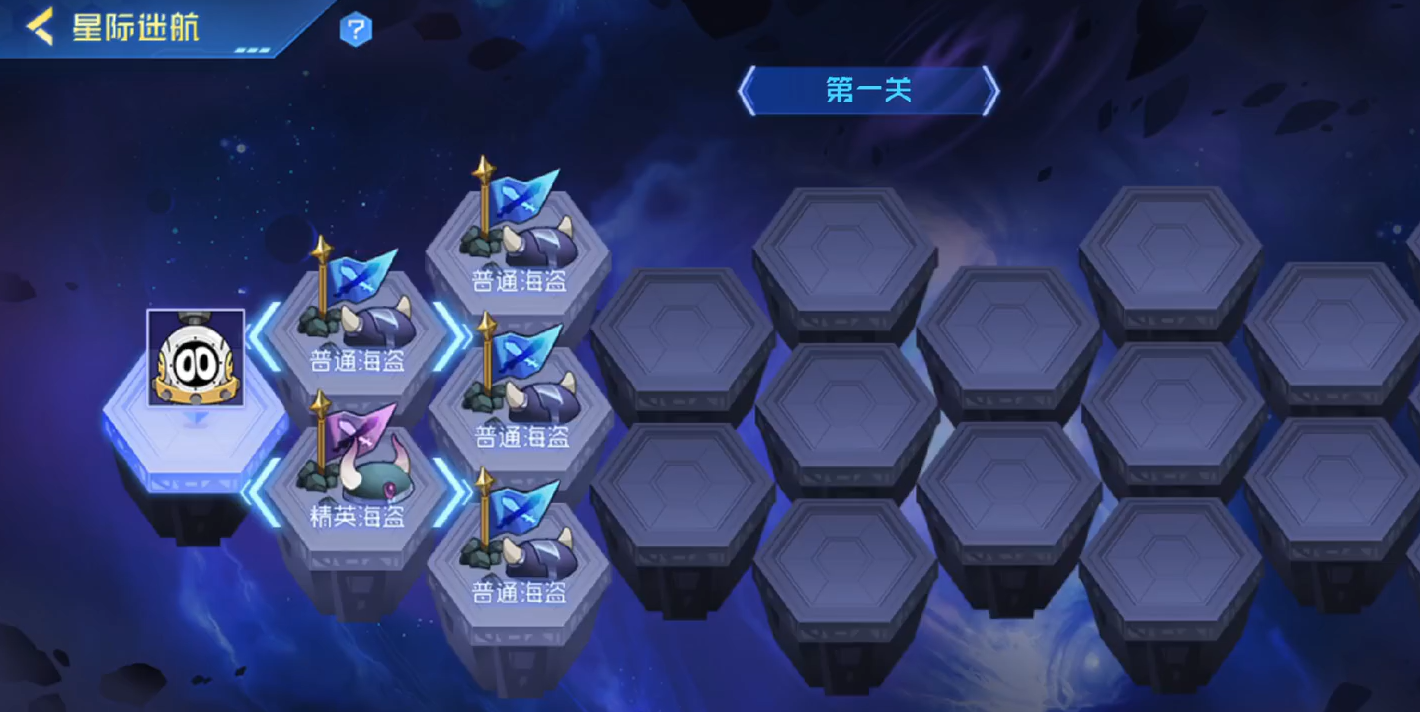1420x712 pixels.
Task: Click the 第一关 stage banner
Action: (868, 91)
